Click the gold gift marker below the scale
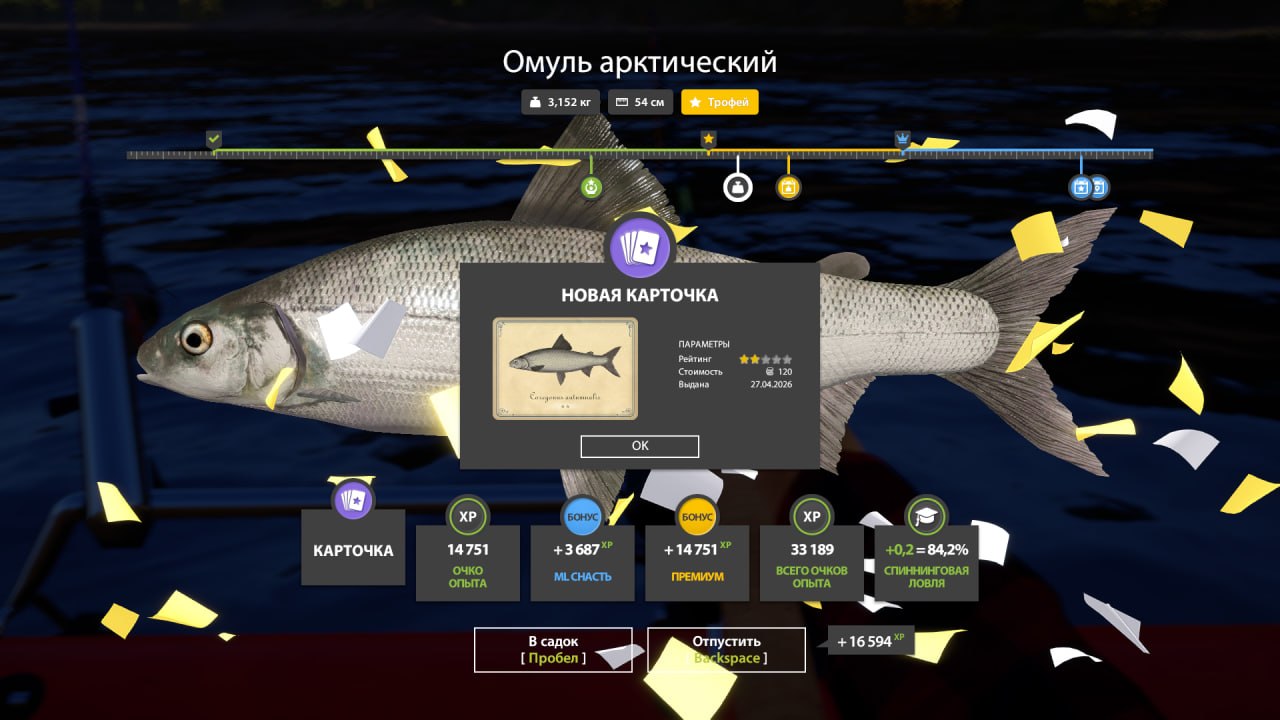 coord(788,186)
